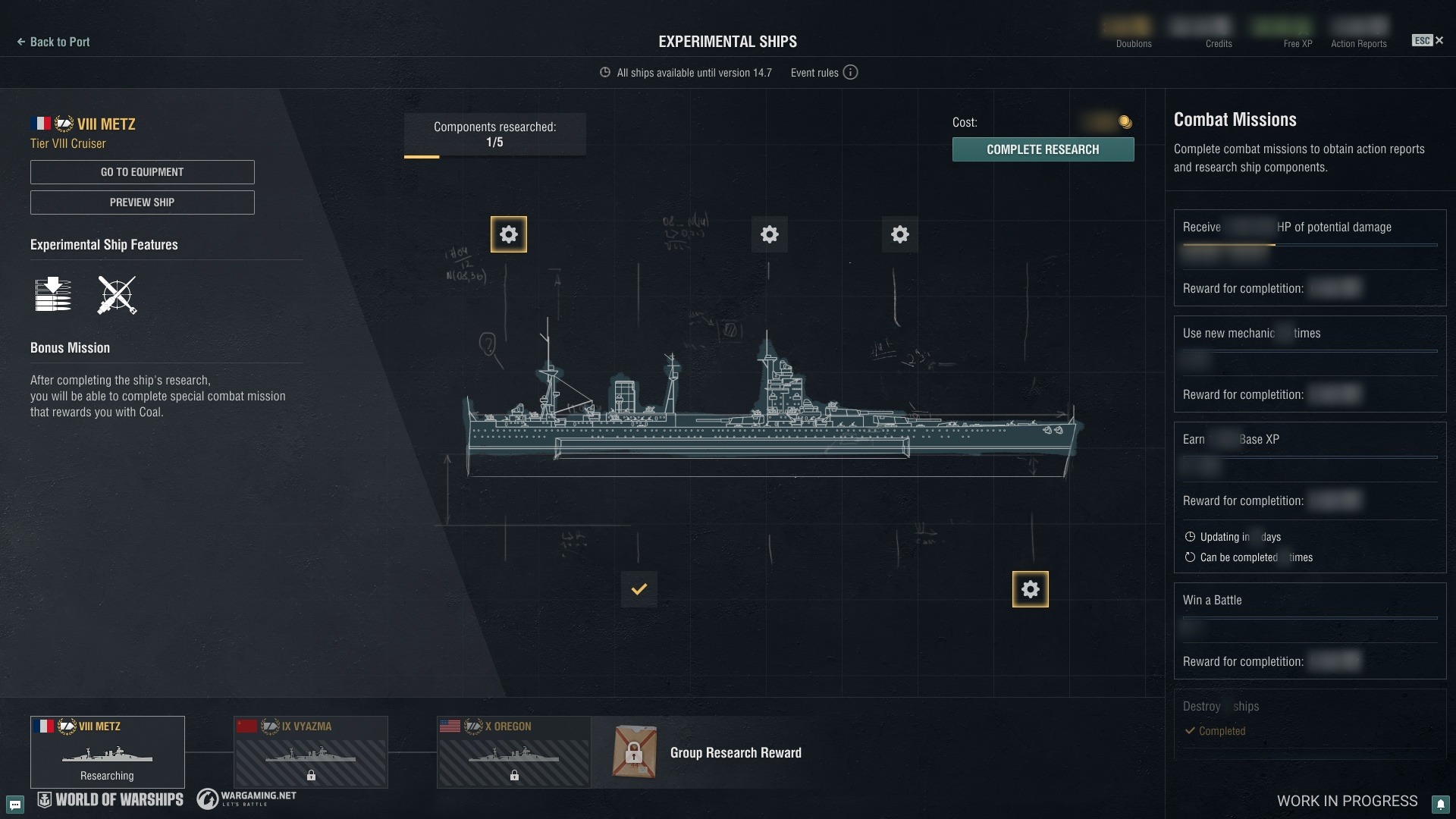Screen dimensions: 1456x819
Task: Click the shells loading ship feature icon
Action: pyautogui.click(x=53, y=295)
